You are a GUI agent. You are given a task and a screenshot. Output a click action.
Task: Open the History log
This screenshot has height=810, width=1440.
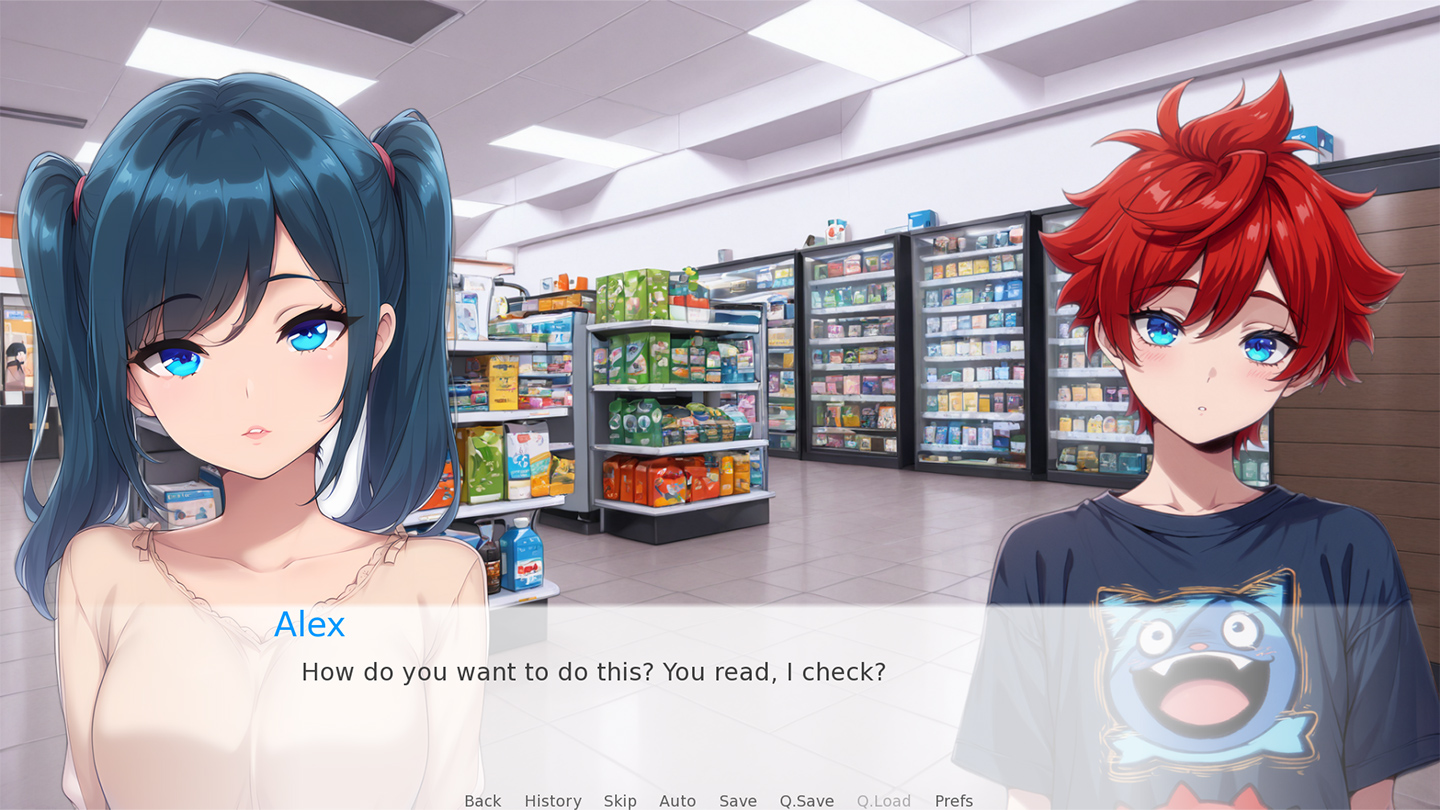point(552,800)
